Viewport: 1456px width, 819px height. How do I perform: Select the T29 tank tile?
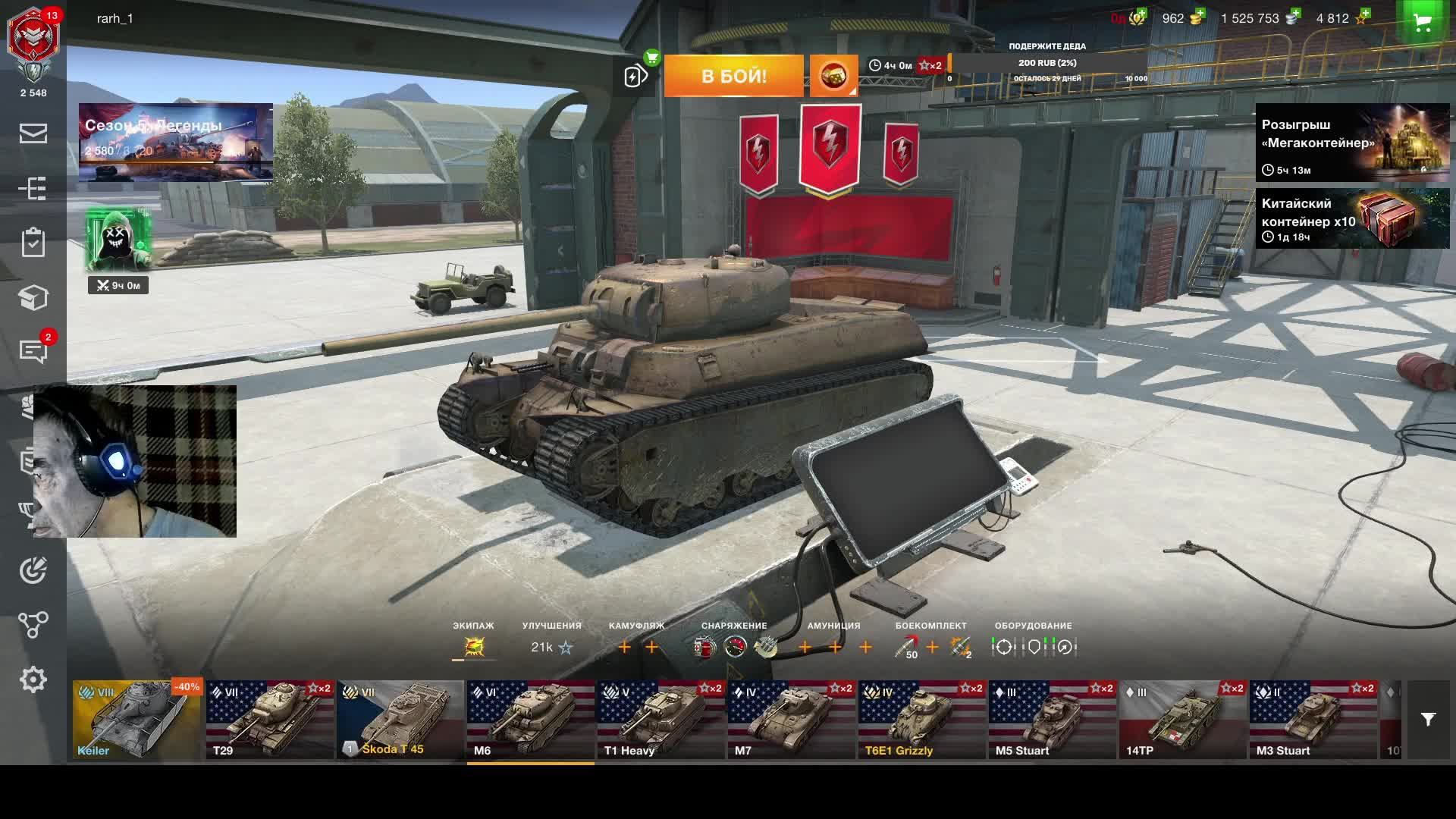tap(269, 720)
